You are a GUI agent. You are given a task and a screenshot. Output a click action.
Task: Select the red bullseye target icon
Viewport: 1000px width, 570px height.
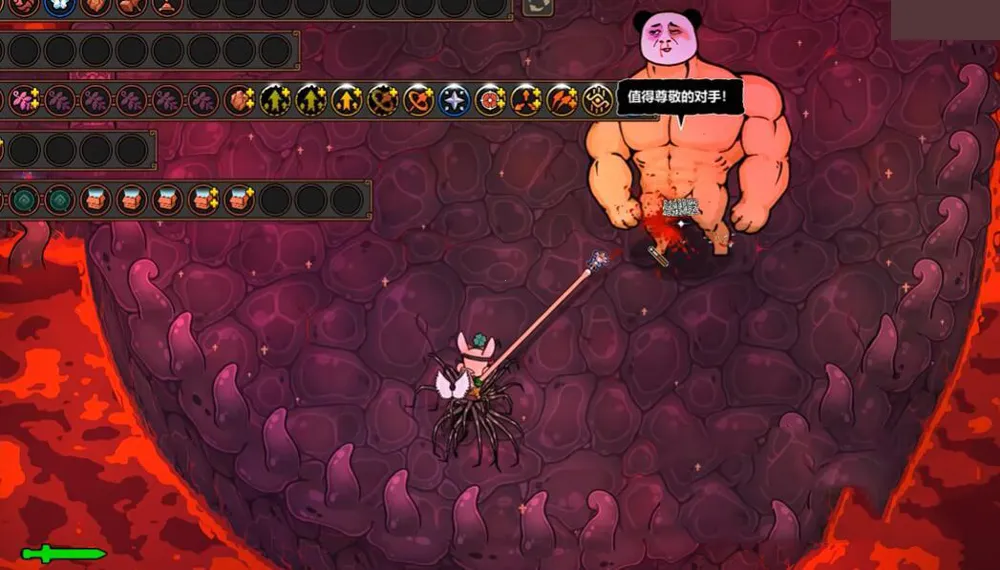490,100
